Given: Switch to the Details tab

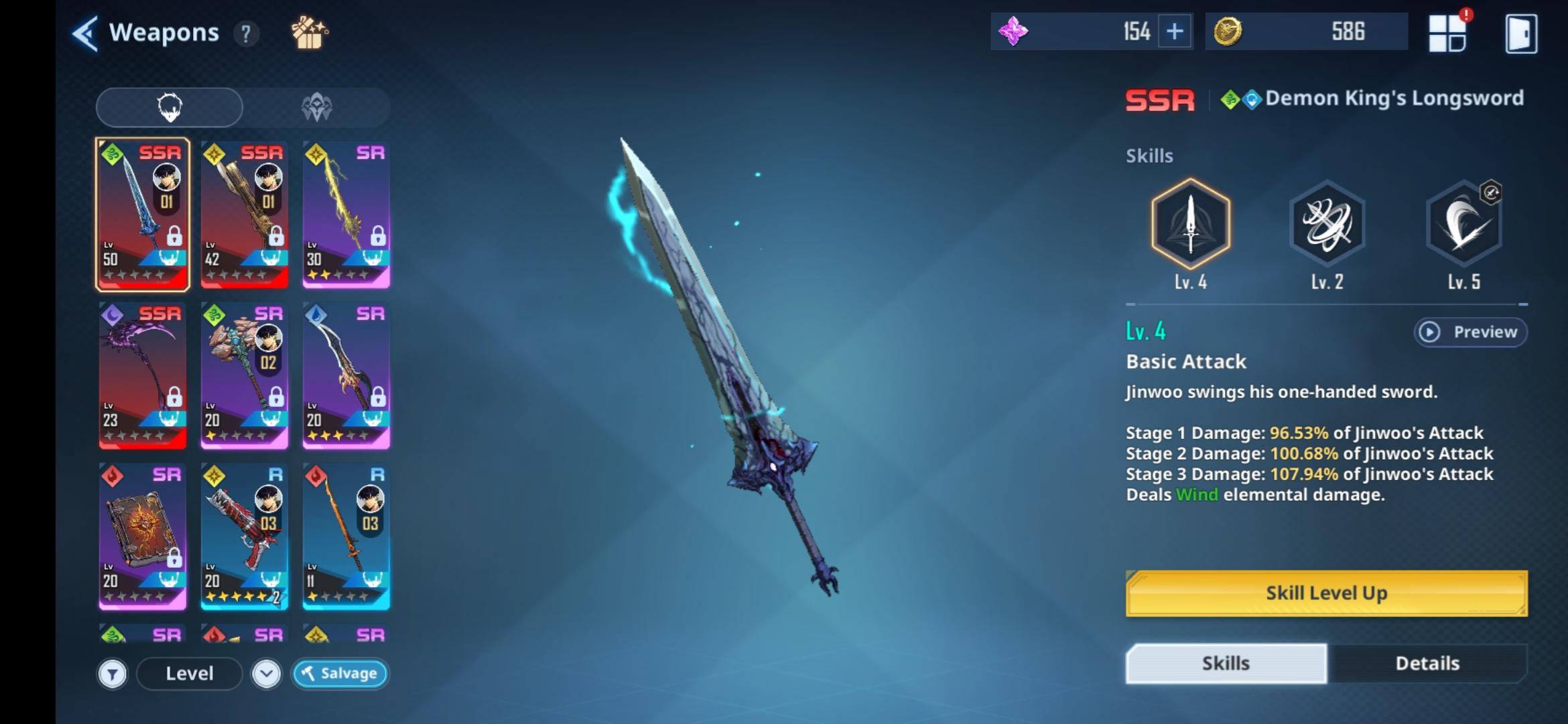Looking at the screenshot, I should 1427,664.
